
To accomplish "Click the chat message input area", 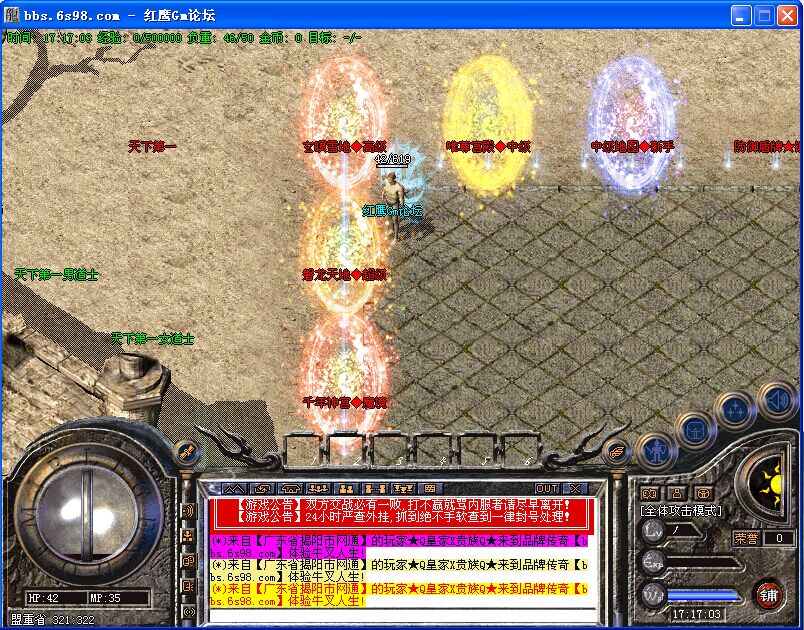I will [x=400, y=614].
